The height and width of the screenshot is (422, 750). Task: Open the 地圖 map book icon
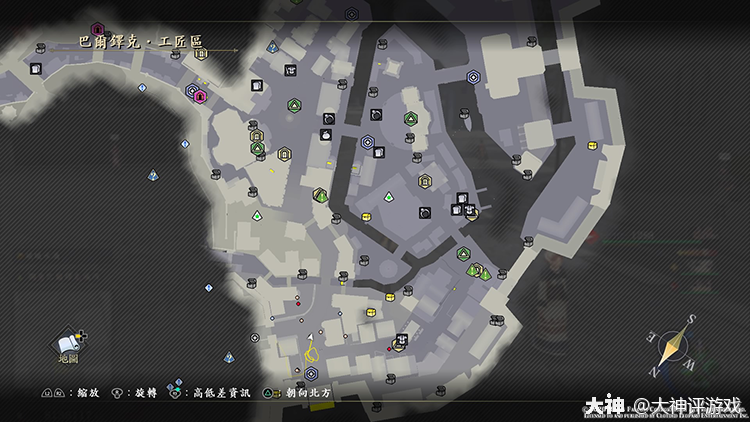click(x=68, y=344)
